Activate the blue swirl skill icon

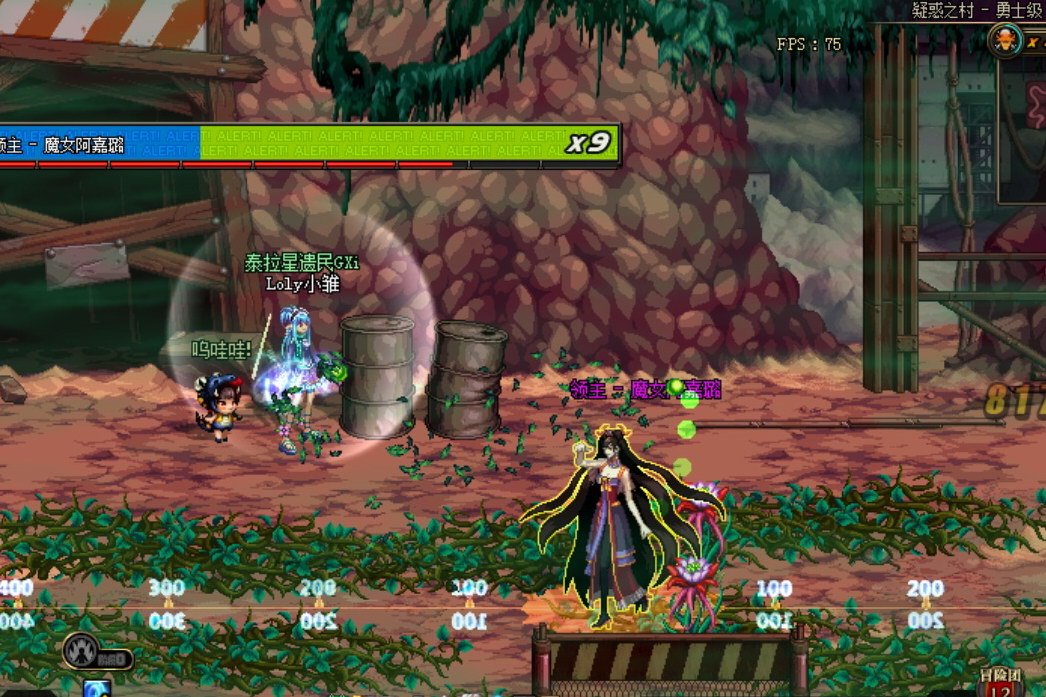[97, 689]
